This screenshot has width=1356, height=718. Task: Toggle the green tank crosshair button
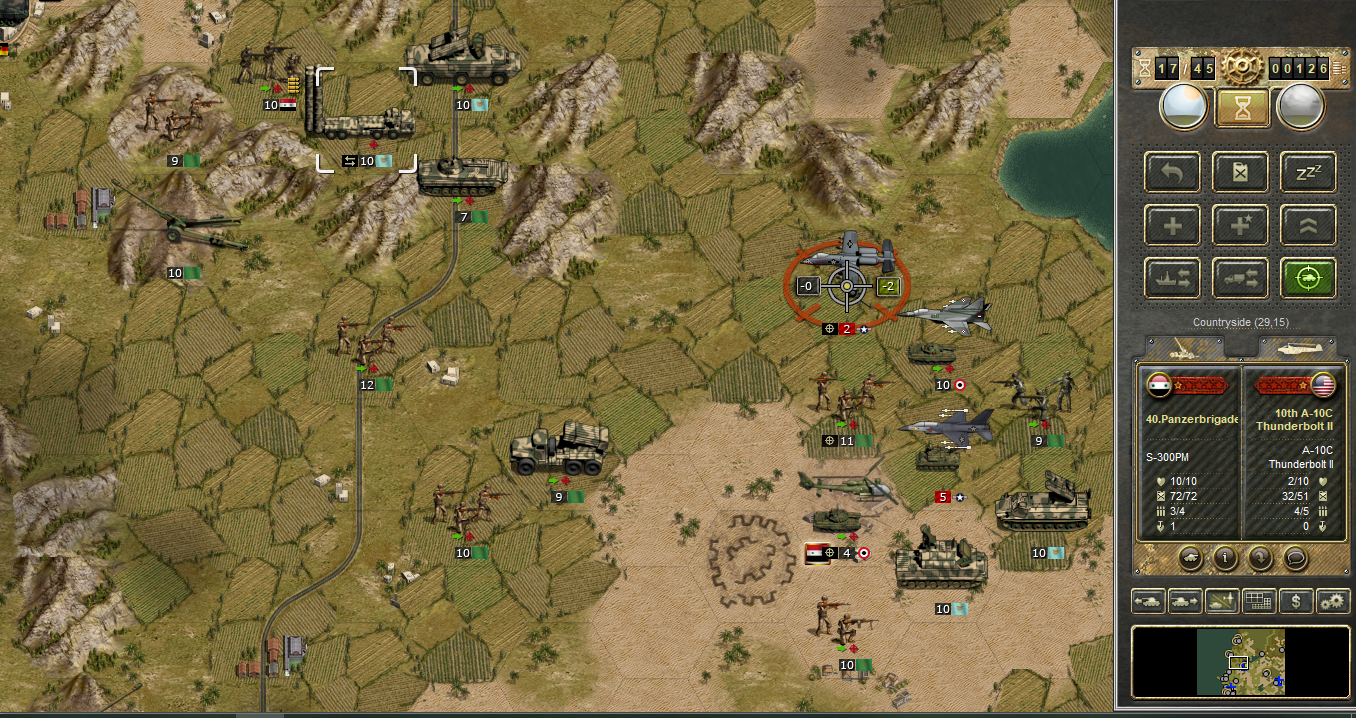coord(1308,278)
